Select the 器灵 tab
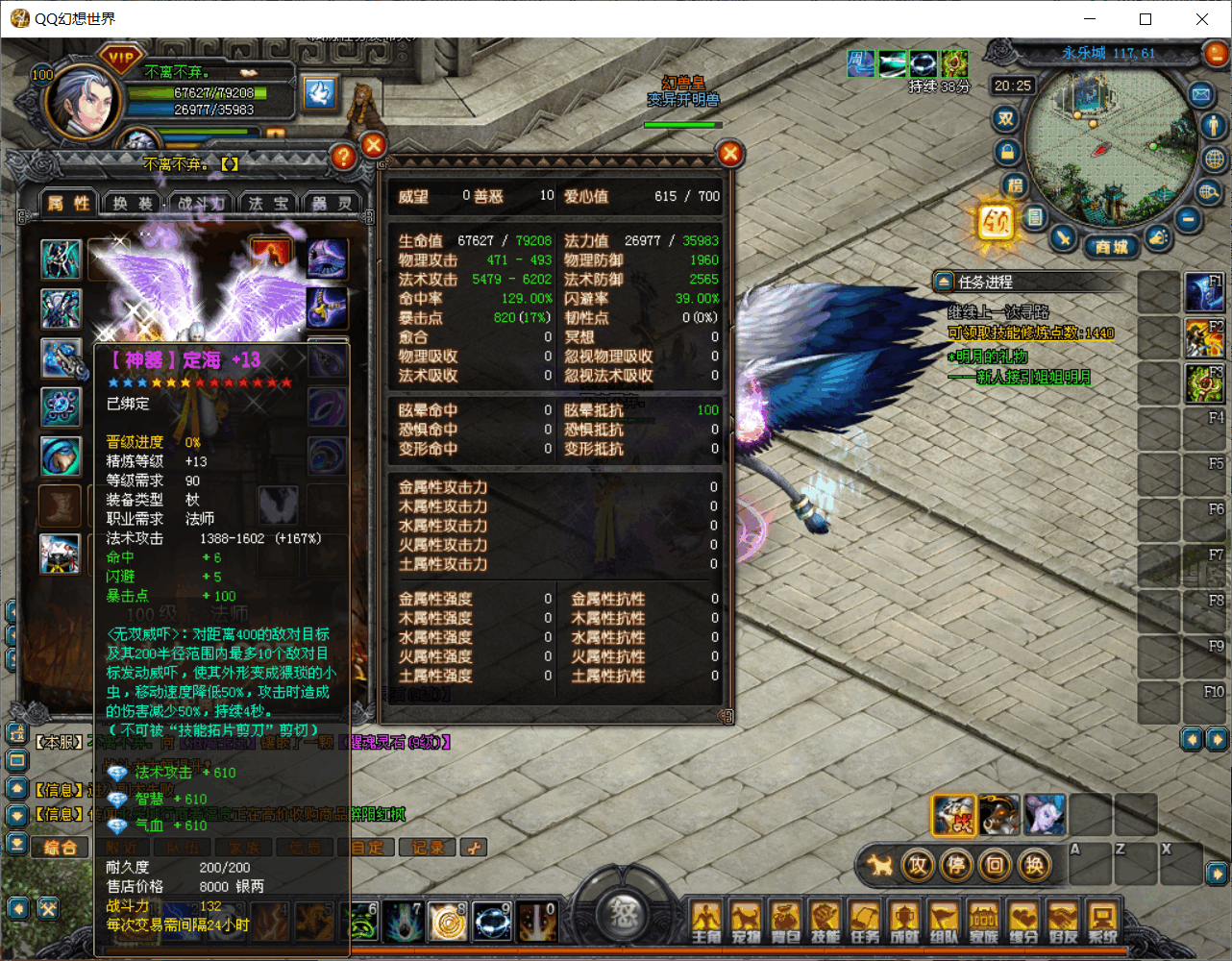Viewport: 1232px width, 961px height. [x=333, y=203]
